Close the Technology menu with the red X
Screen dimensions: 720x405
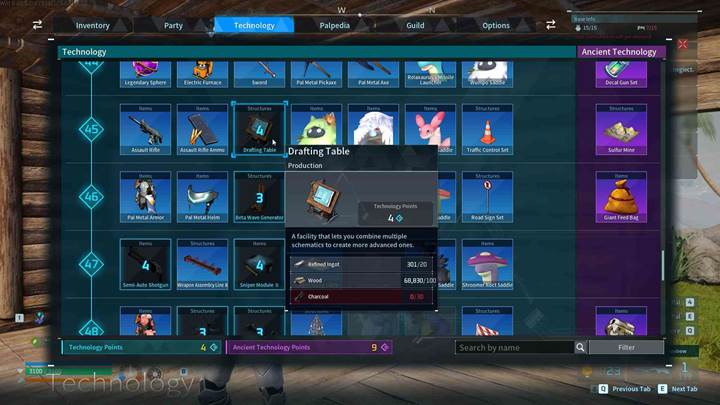[x=683, y=45]
